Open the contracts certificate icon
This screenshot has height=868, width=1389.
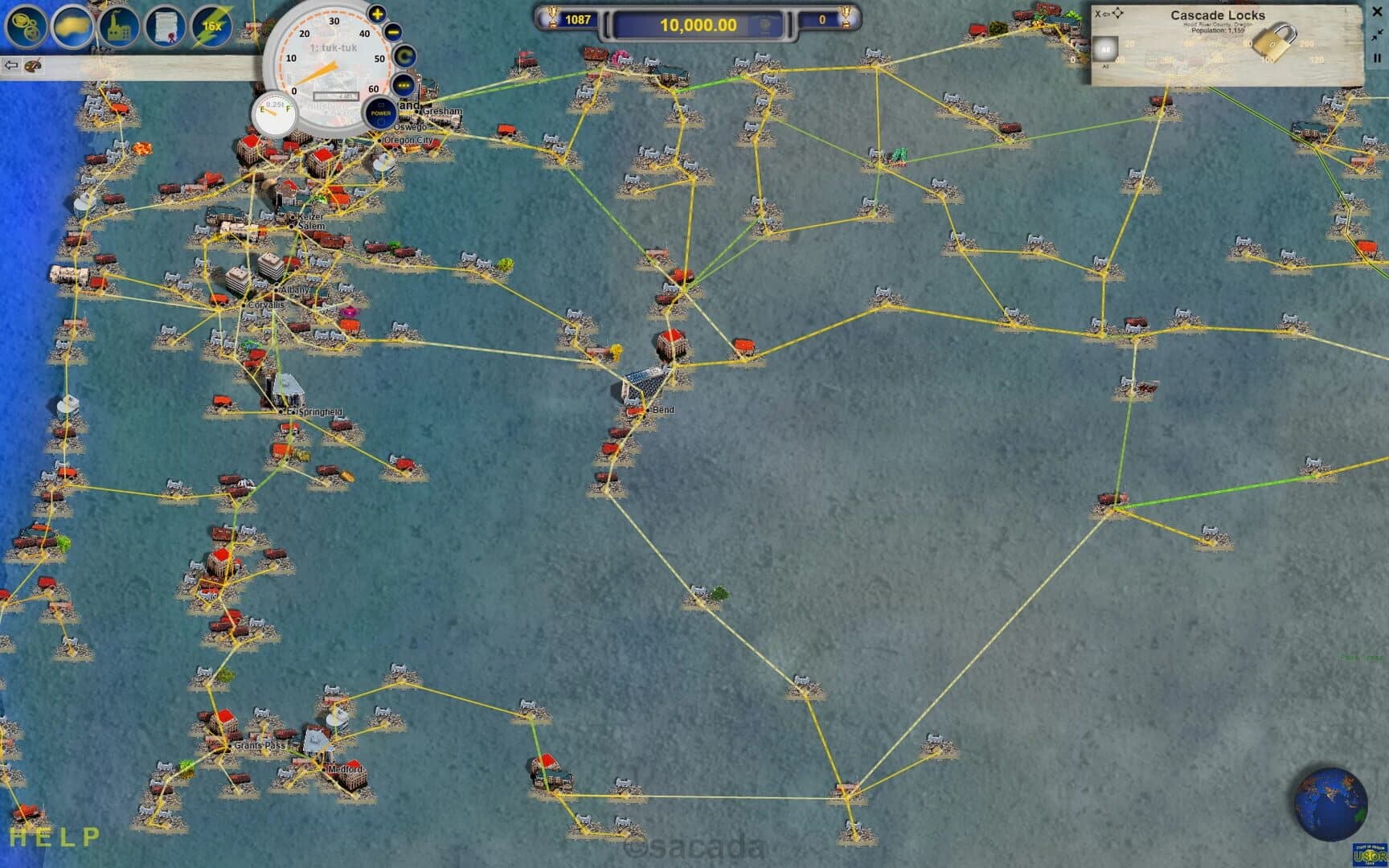(164, 24)
